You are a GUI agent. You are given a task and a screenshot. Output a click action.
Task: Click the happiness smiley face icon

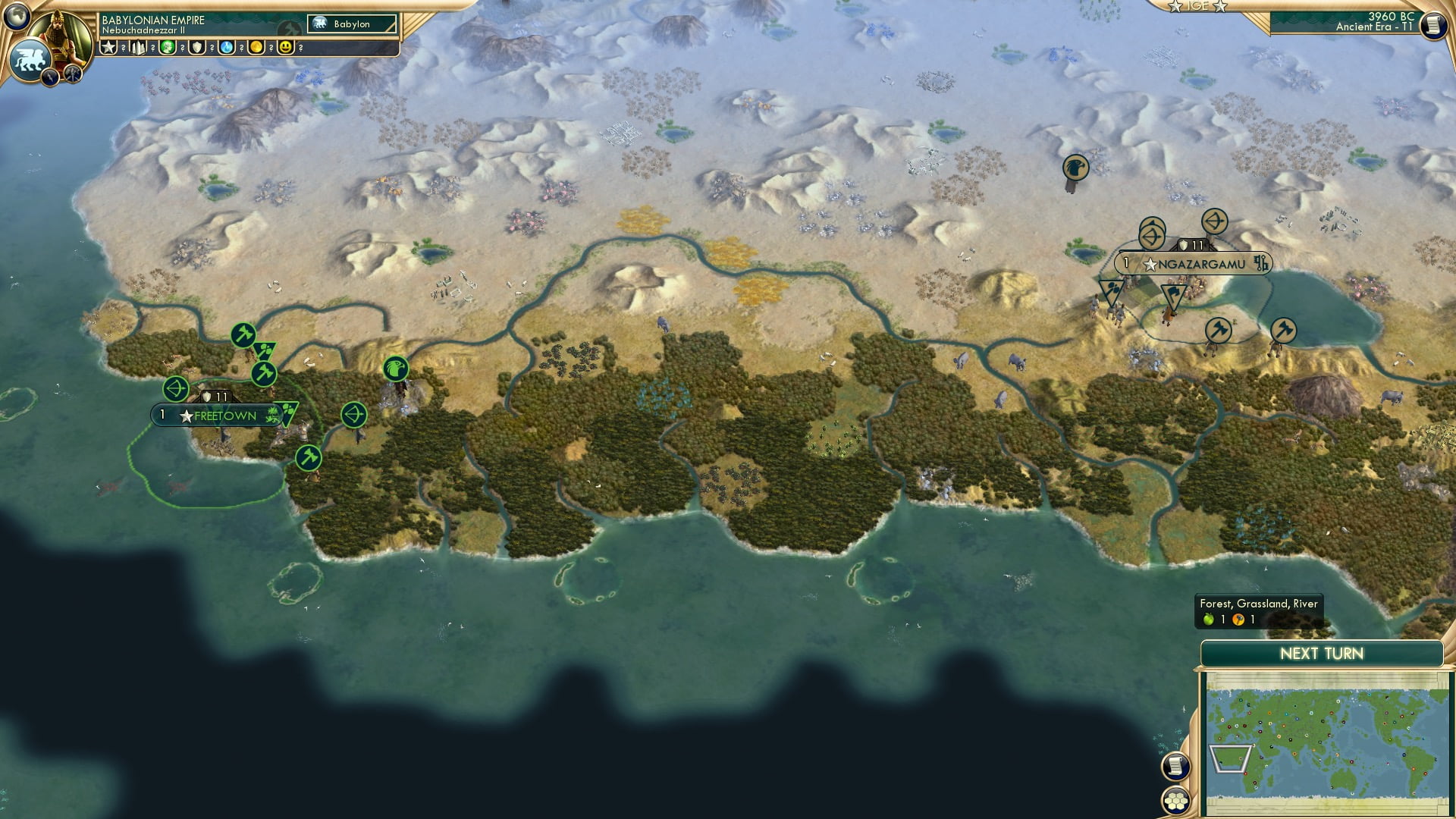(x=285, y=47)
